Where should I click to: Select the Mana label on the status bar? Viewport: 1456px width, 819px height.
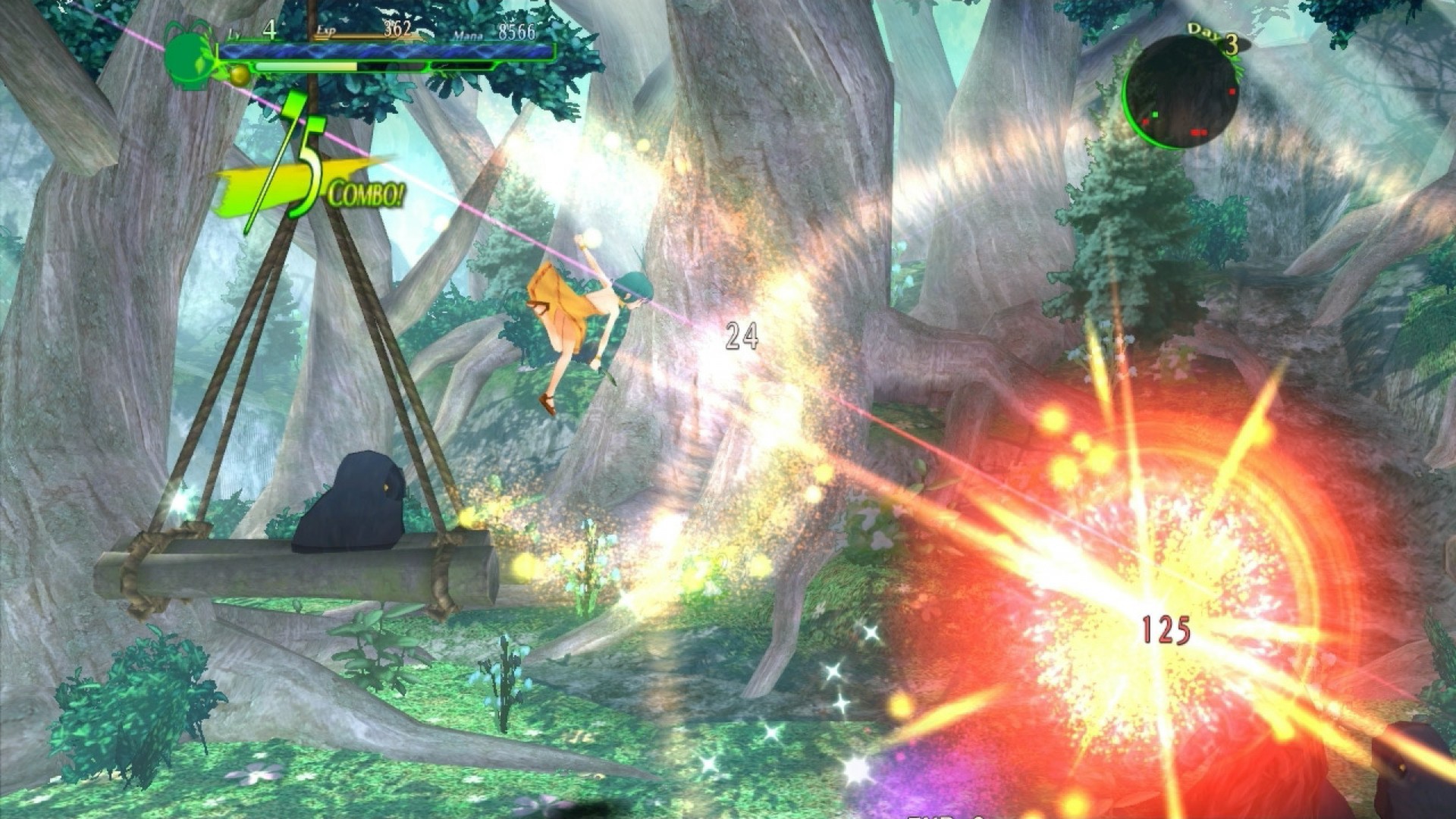tap(468, 34)
